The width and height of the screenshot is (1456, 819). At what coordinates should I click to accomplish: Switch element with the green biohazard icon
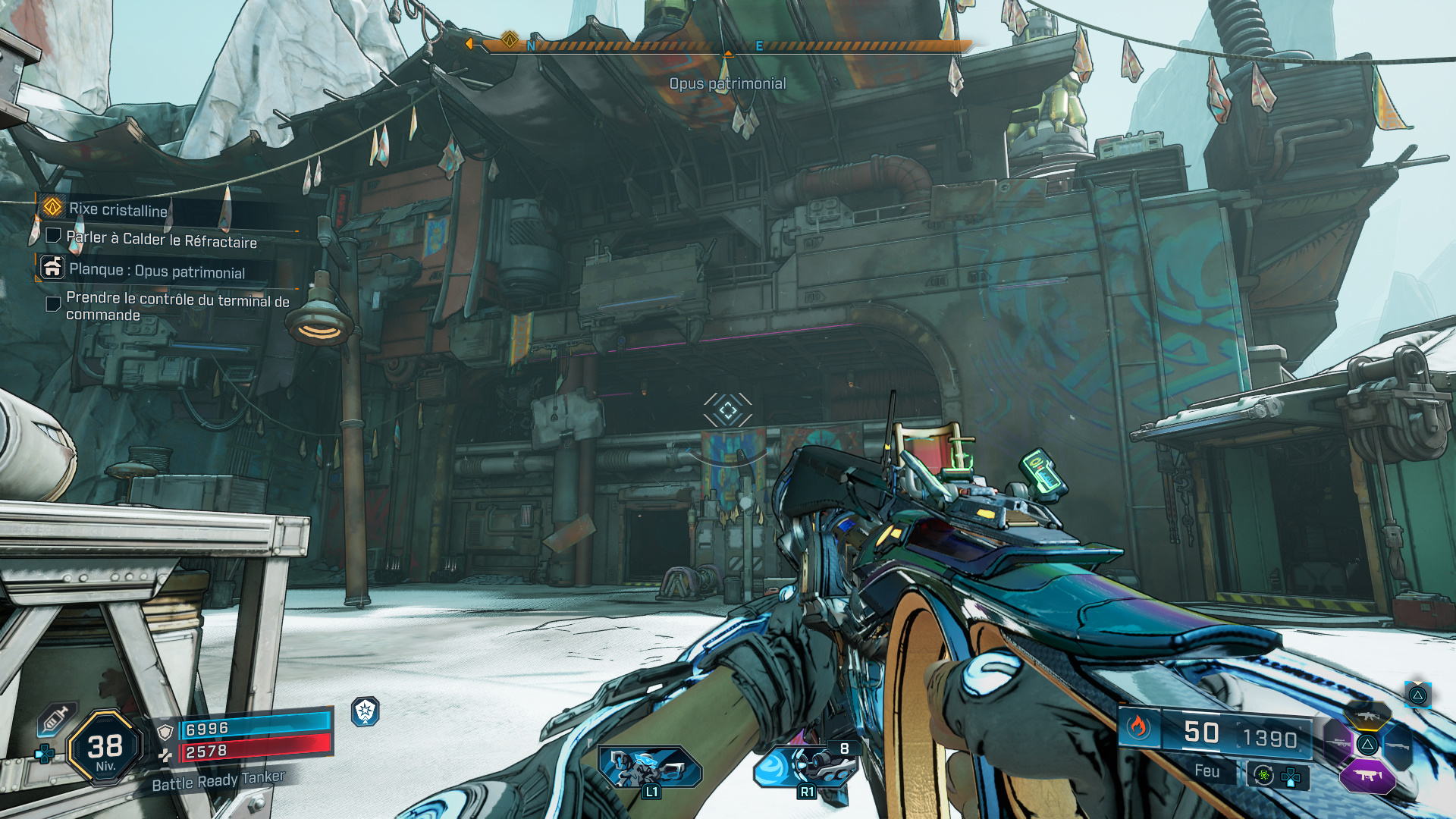click(1263, 775)
